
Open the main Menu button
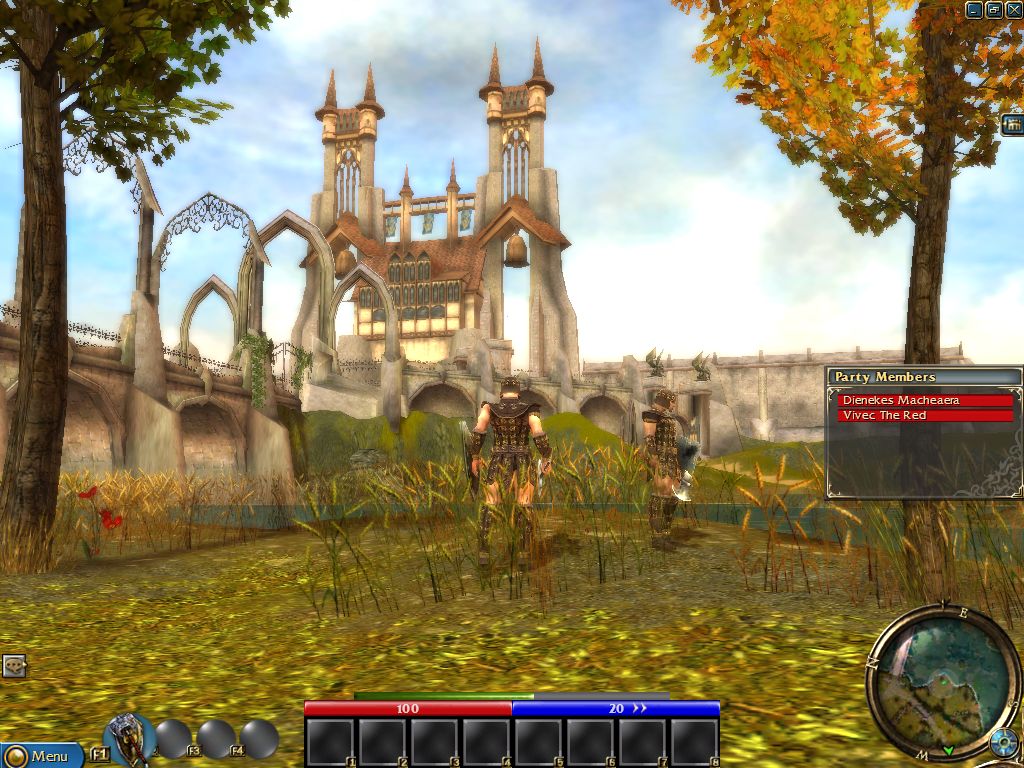[x=42, y=756]
